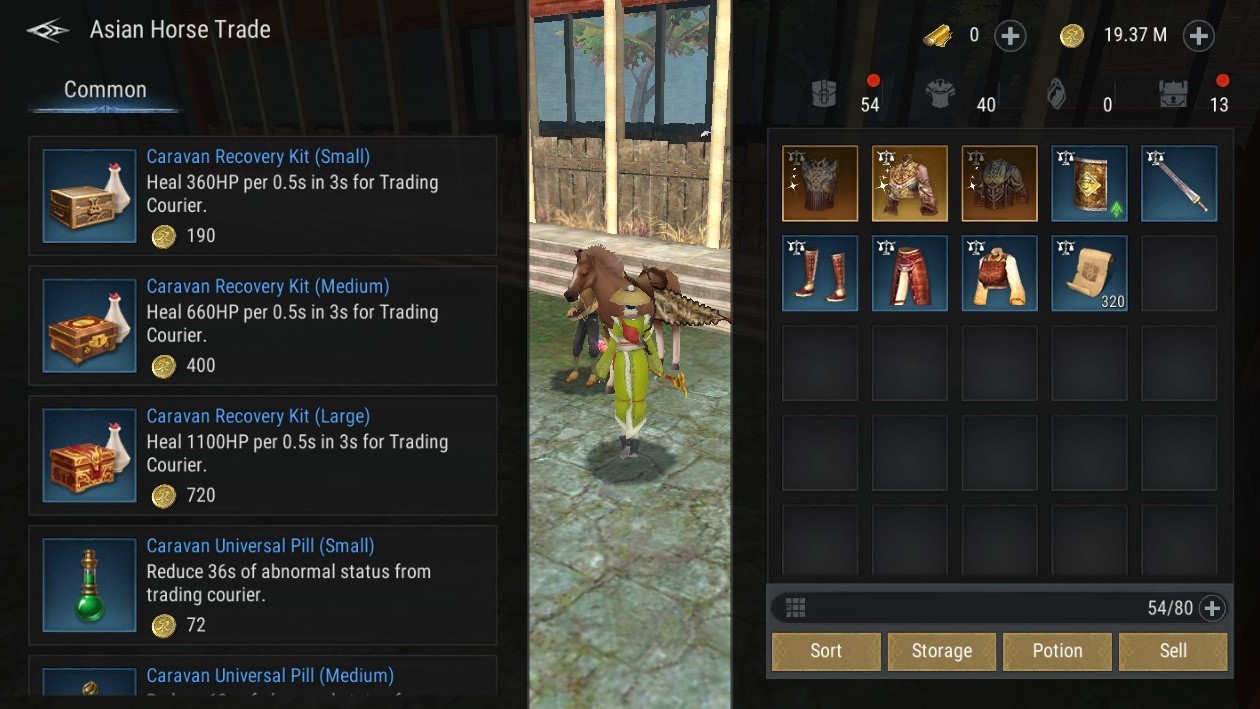Viewport: 1260px width, 709px height.
Task: Select the sword in inventory
Action: [1179, 183]
